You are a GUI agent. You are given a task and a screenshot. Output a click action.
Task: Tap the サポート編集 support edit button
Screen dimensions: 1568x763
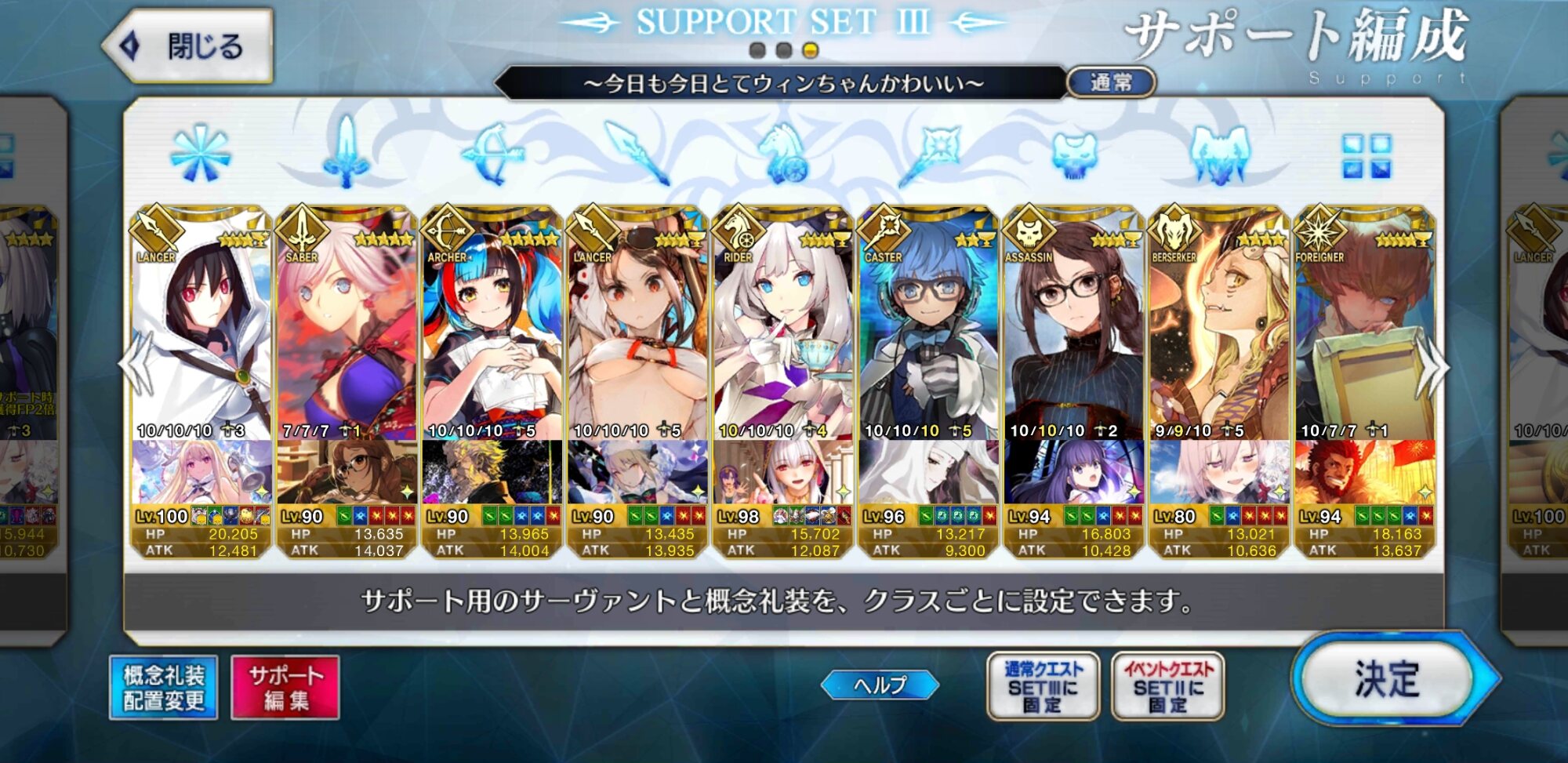click(x=285, y=688)
